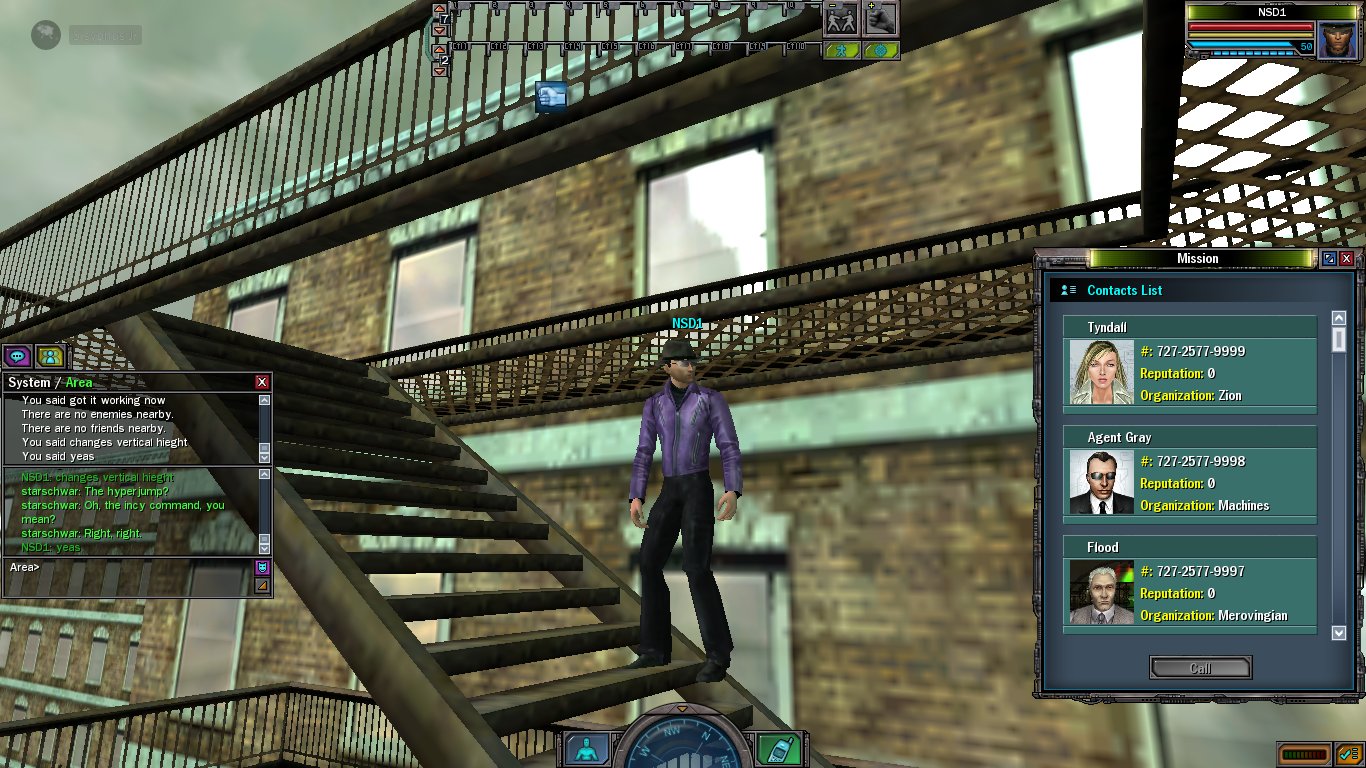Open the checklist icon in the bottom corner
Image resolution: width=1366 pixels, height=768 pixels.
click(1349, 754)
